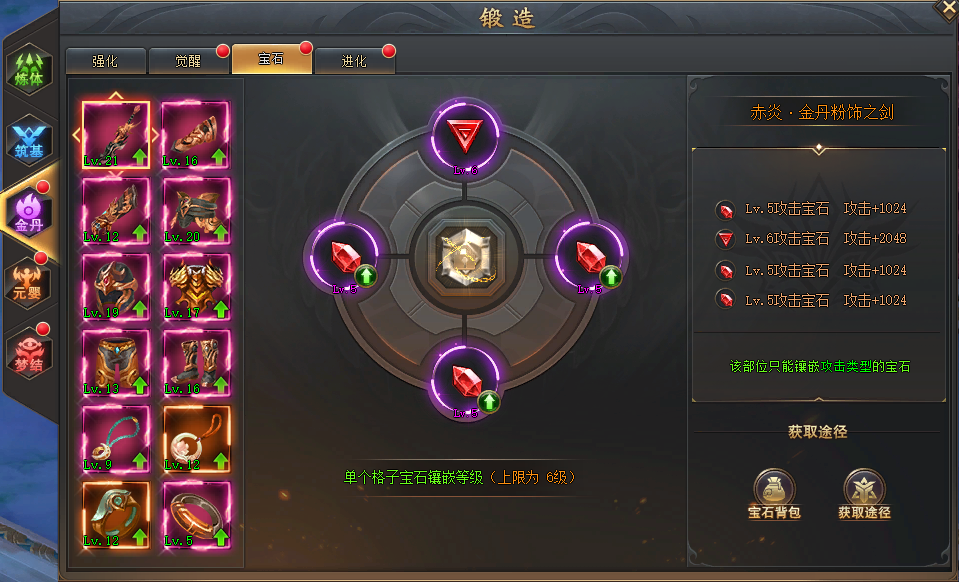Viewport: 959px width, 582px height.
Task: Click the central gem inlay core
Action: 464,257
